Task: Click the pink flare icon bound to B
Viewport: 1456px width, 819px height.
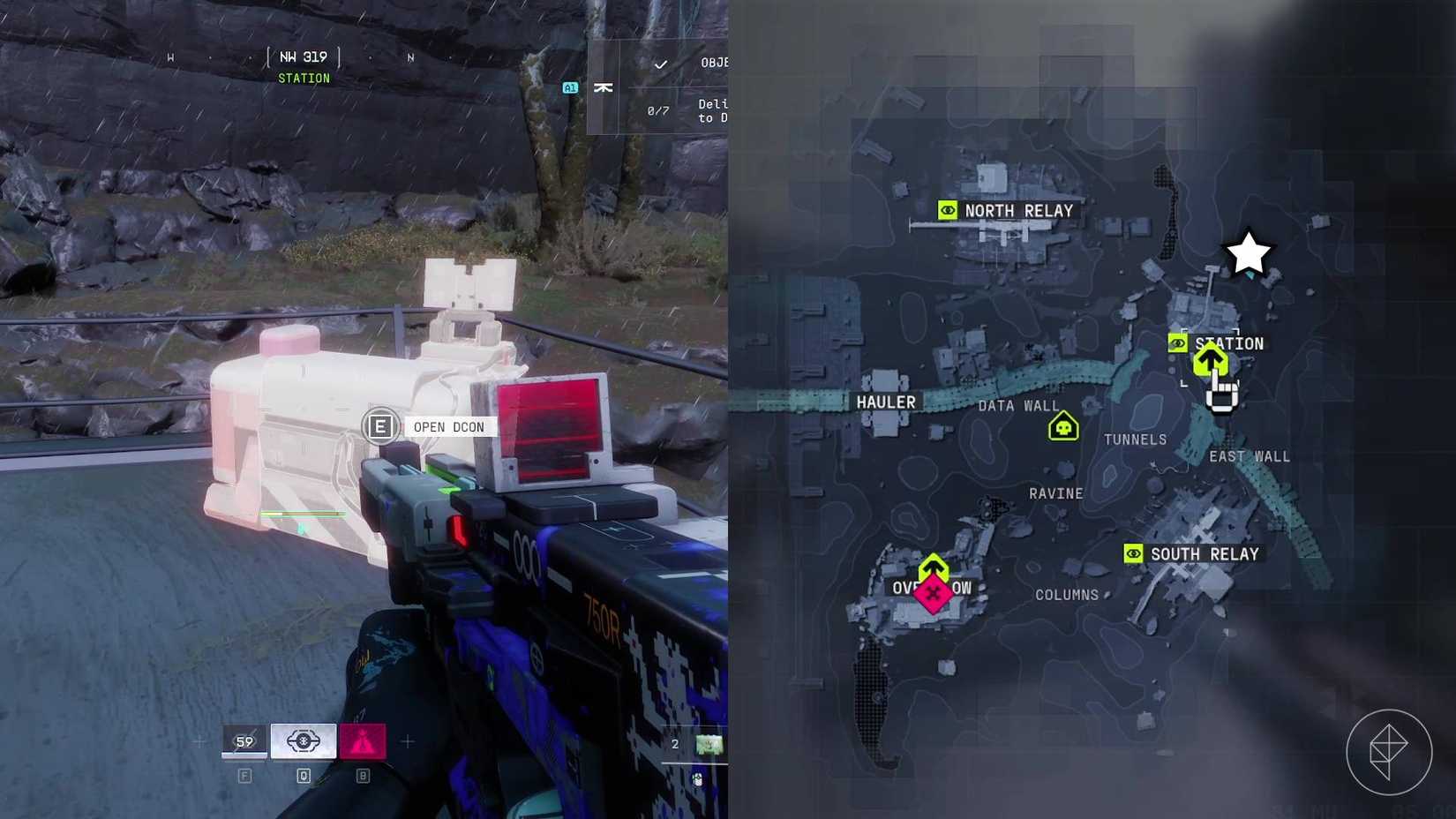Action: pos(364,741)
